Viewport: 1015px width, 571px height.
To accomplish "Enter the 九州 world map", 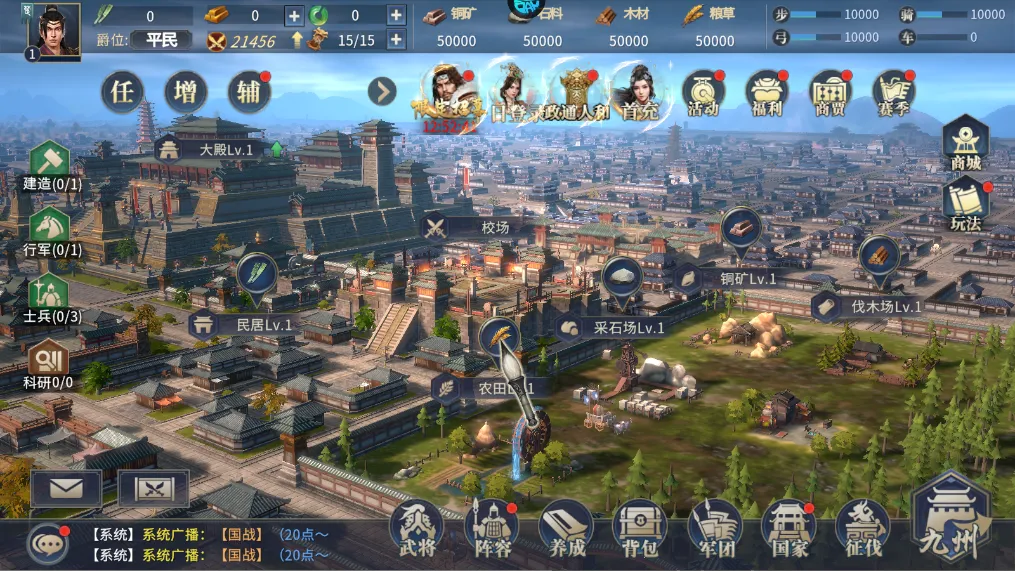I will coord(952,518).
